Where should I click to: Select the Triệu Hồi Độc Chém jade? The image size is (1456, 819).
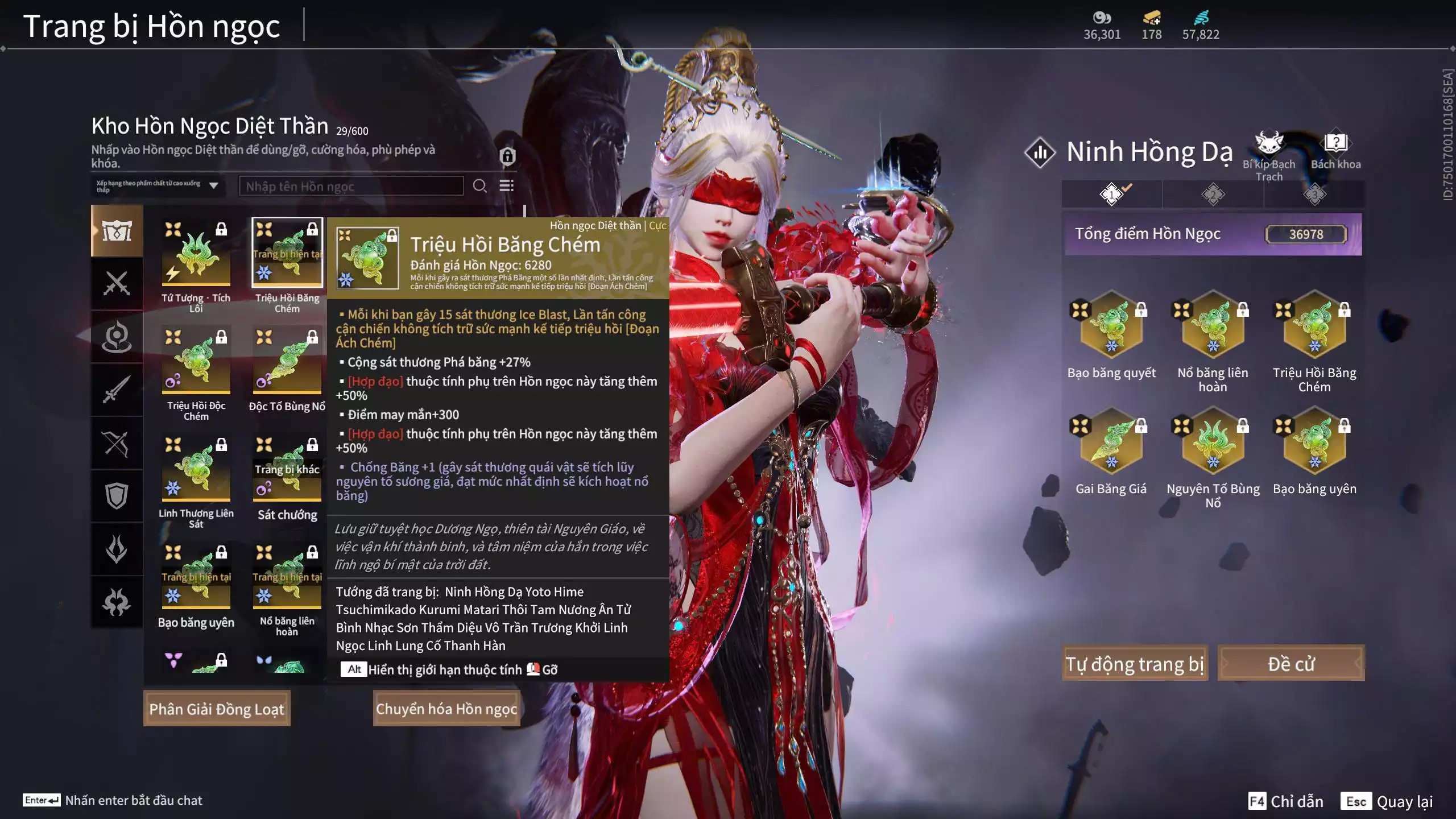[x=196, y=361]
